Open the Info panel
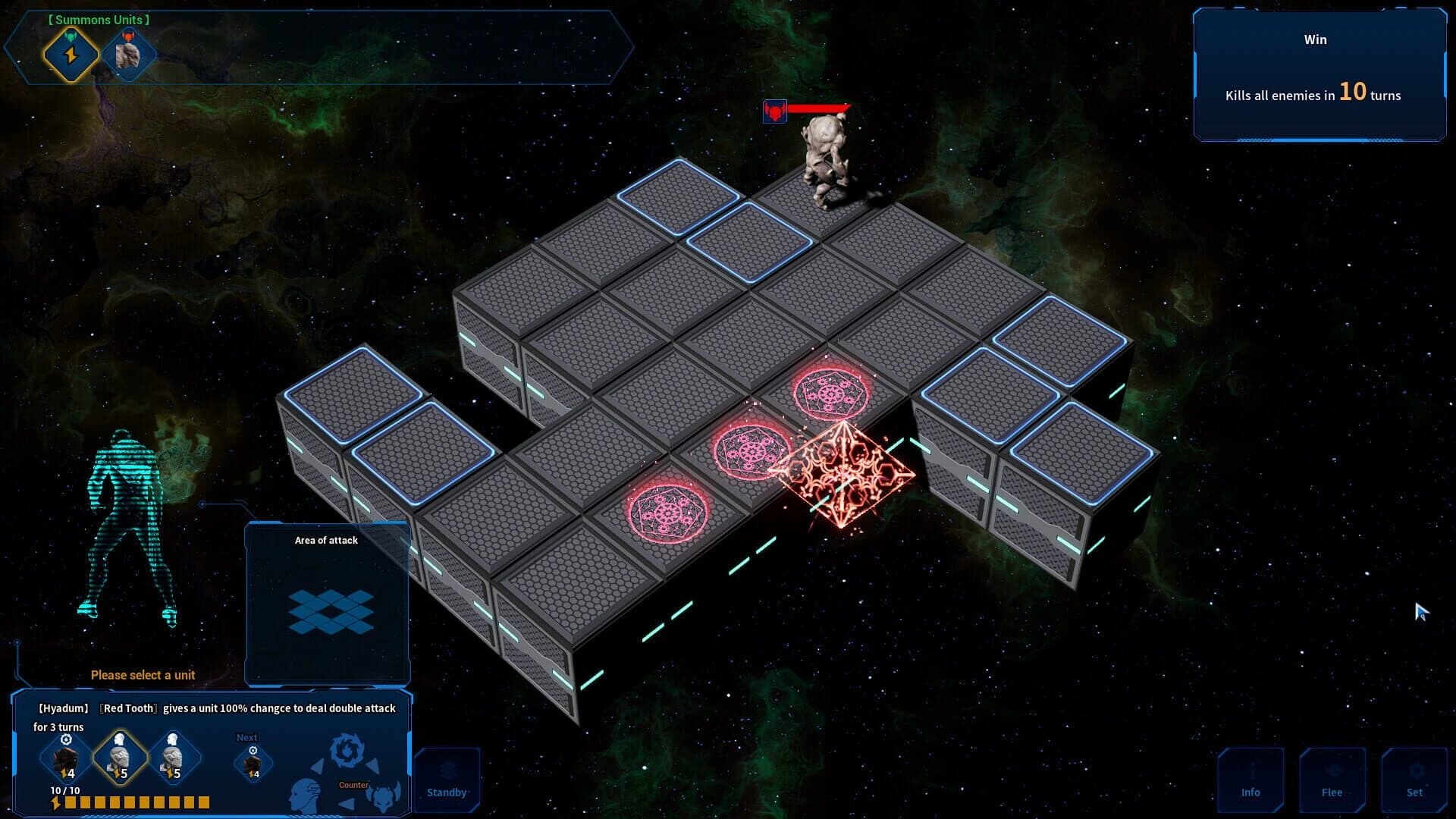This screenshot has width=1456, height=819. (x=1250, y=780)
